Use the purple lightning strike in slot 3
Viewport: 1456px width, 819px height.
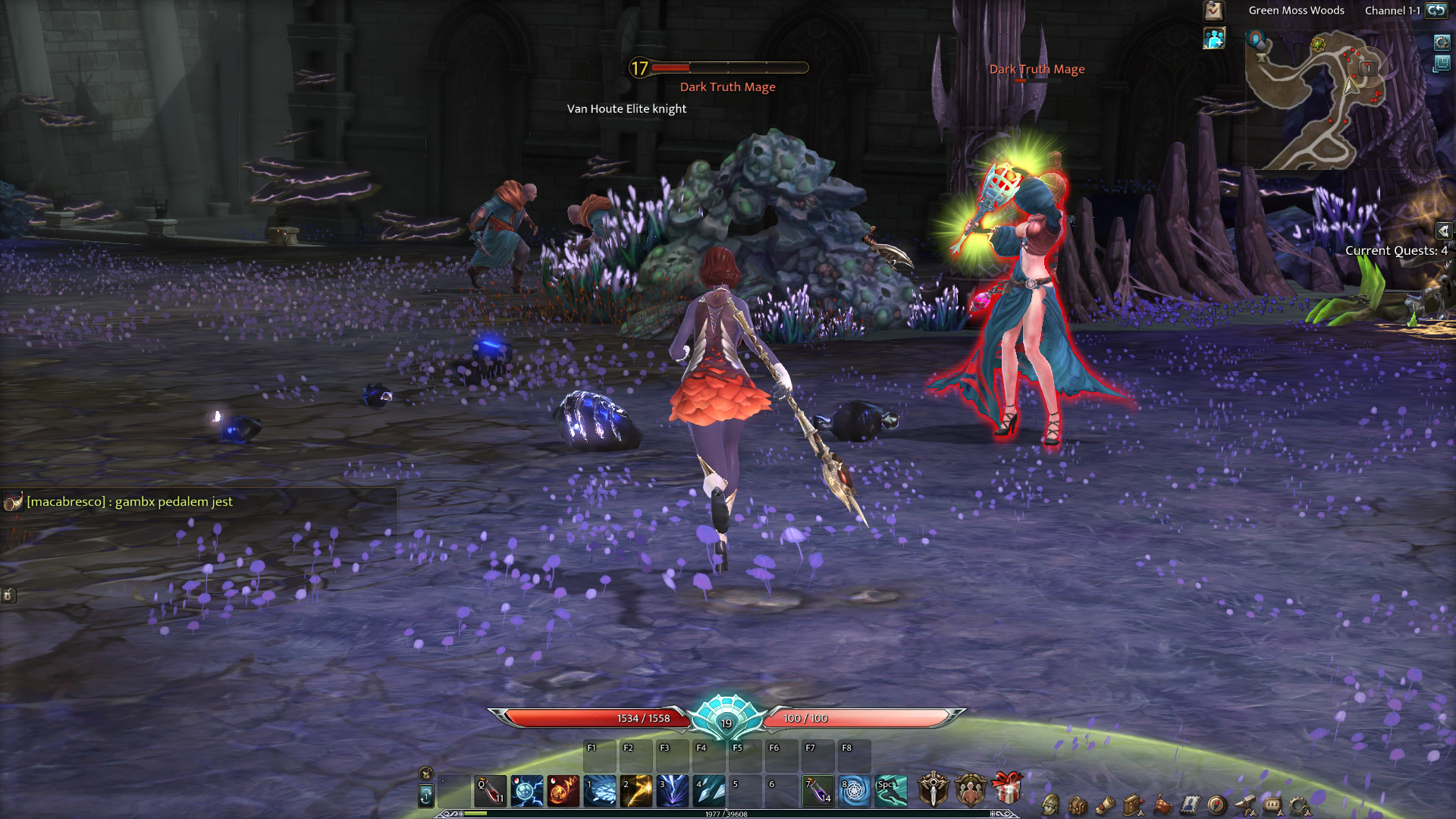673,791
